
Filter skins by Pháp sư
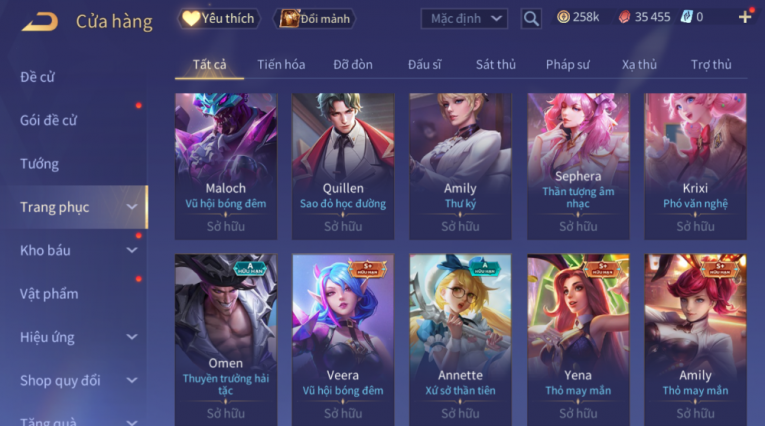[568, 64]
